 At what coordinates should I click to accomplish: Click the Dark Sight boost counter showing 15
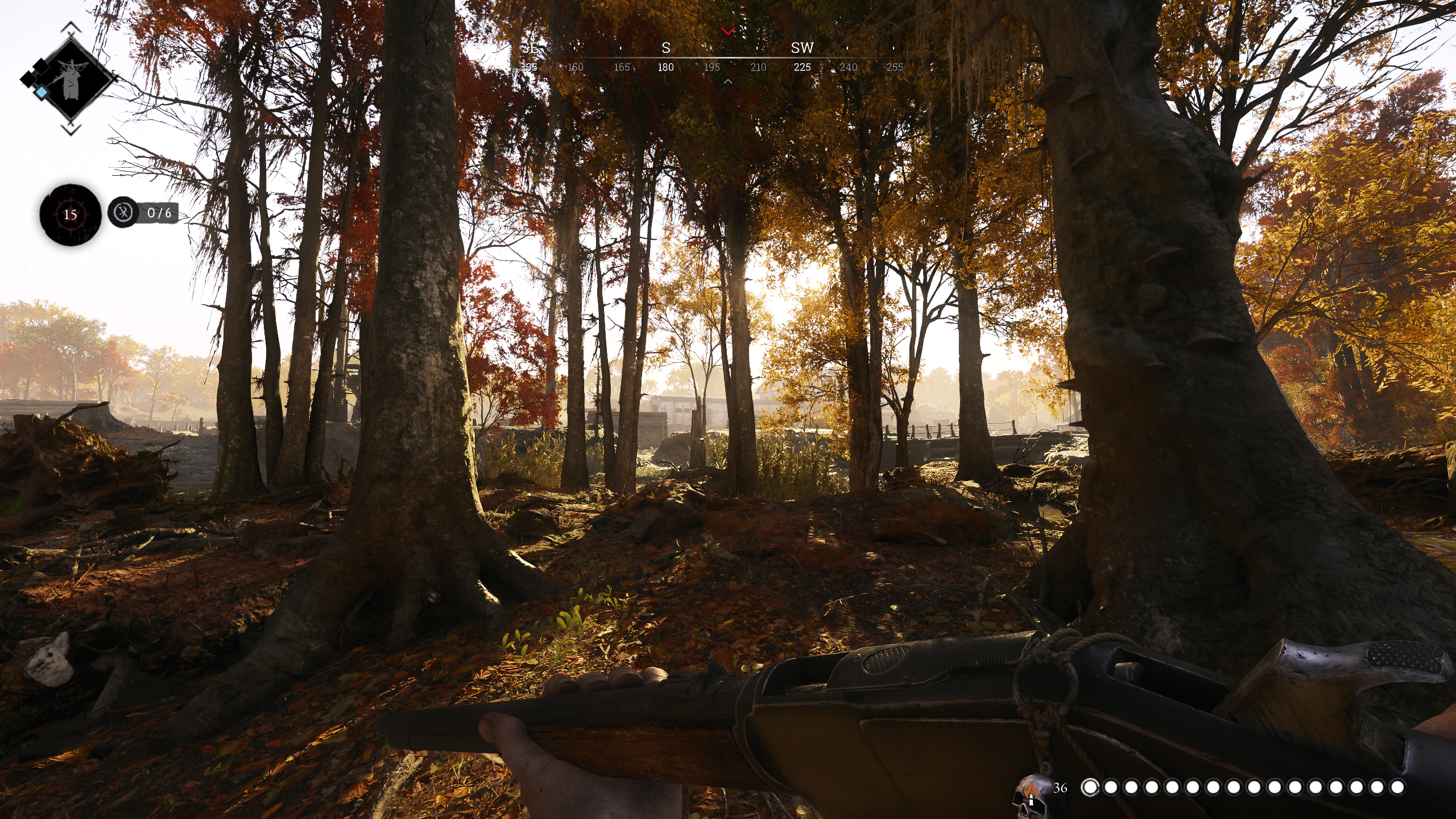click(70, 215)
